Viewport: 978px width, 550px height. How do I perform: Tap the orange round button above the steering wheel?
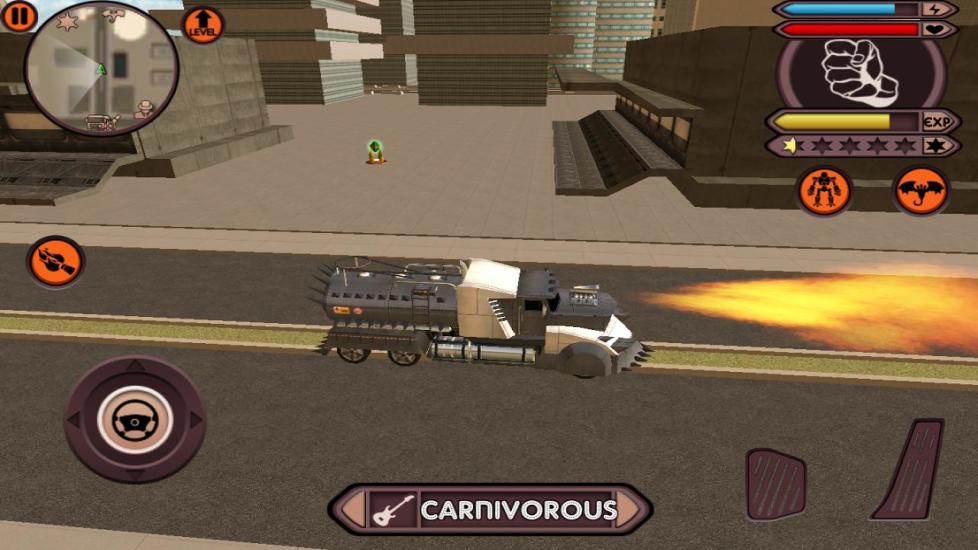click(56, 263)
